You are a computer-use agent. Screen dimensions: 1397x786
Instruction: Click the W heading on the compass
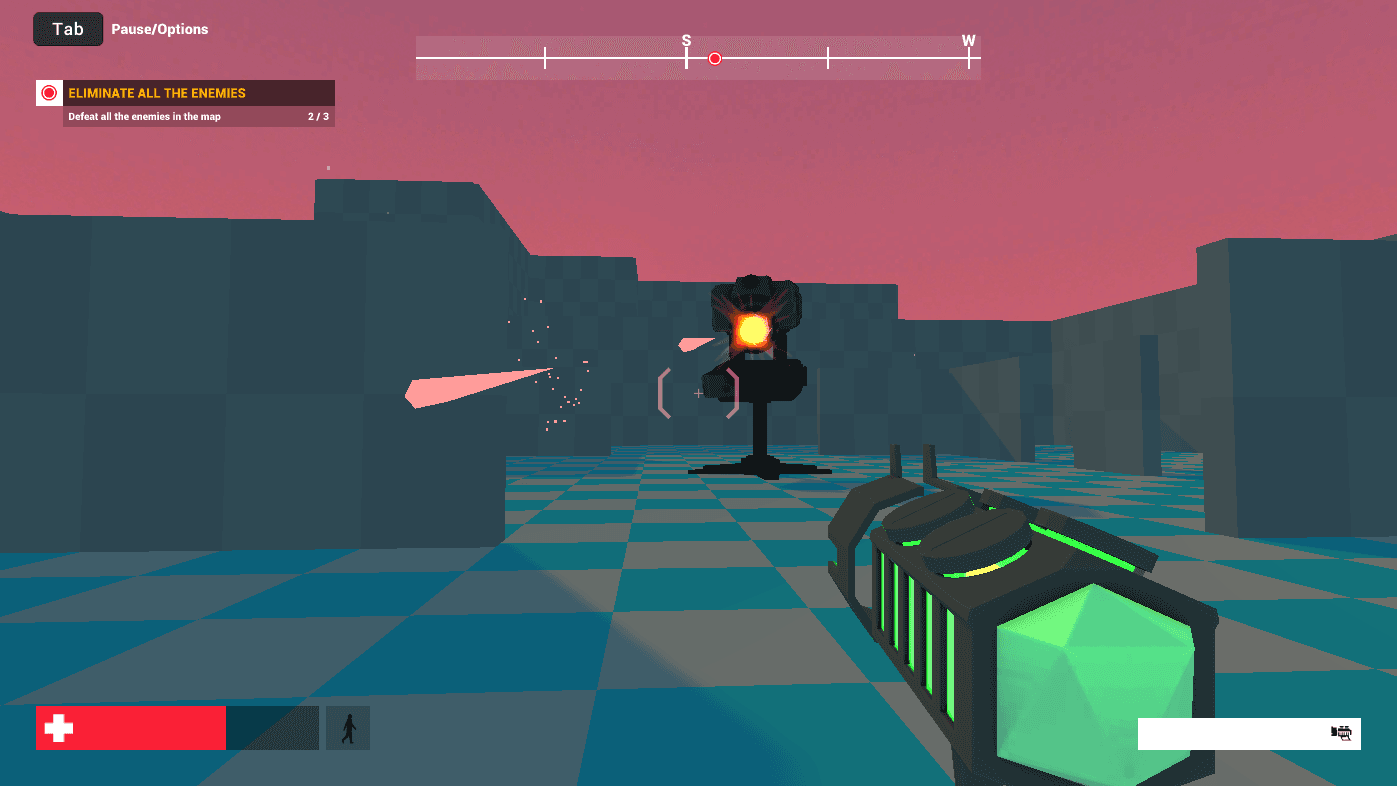click(968, 41)
